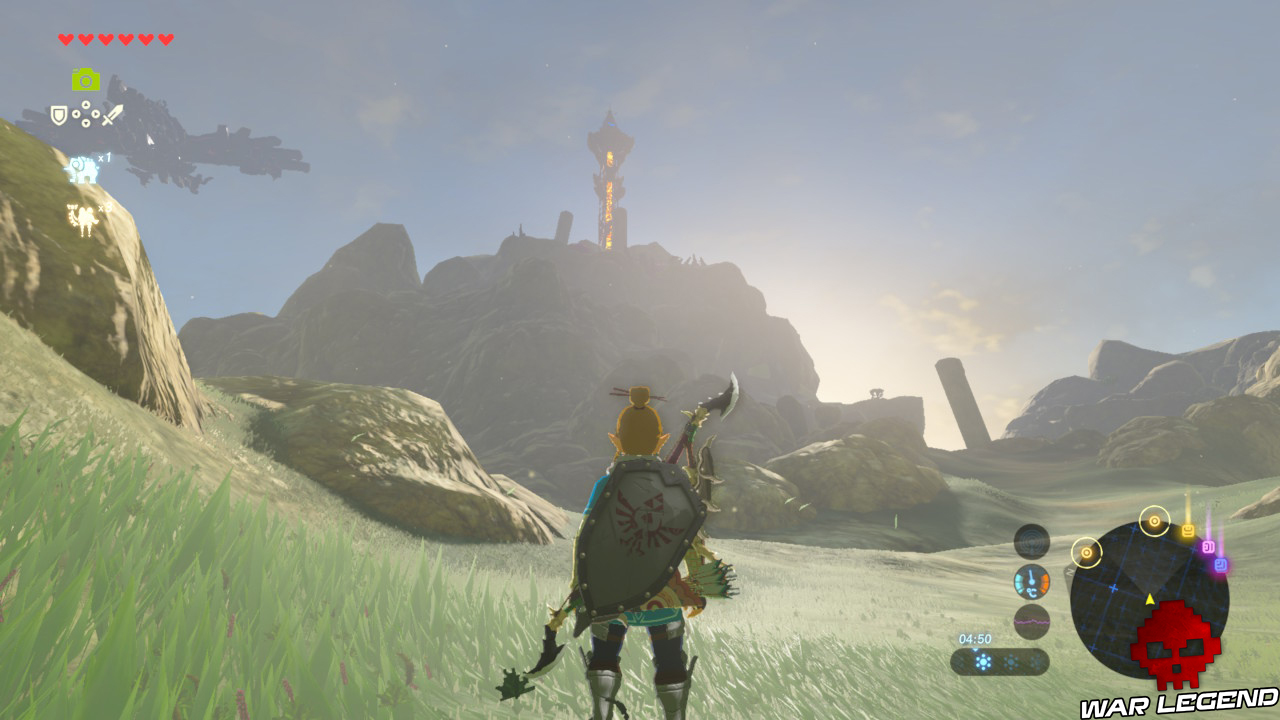Click the yellow tower icon at the minimap edge
1280x720 pixels.
tap(1187, 530)
